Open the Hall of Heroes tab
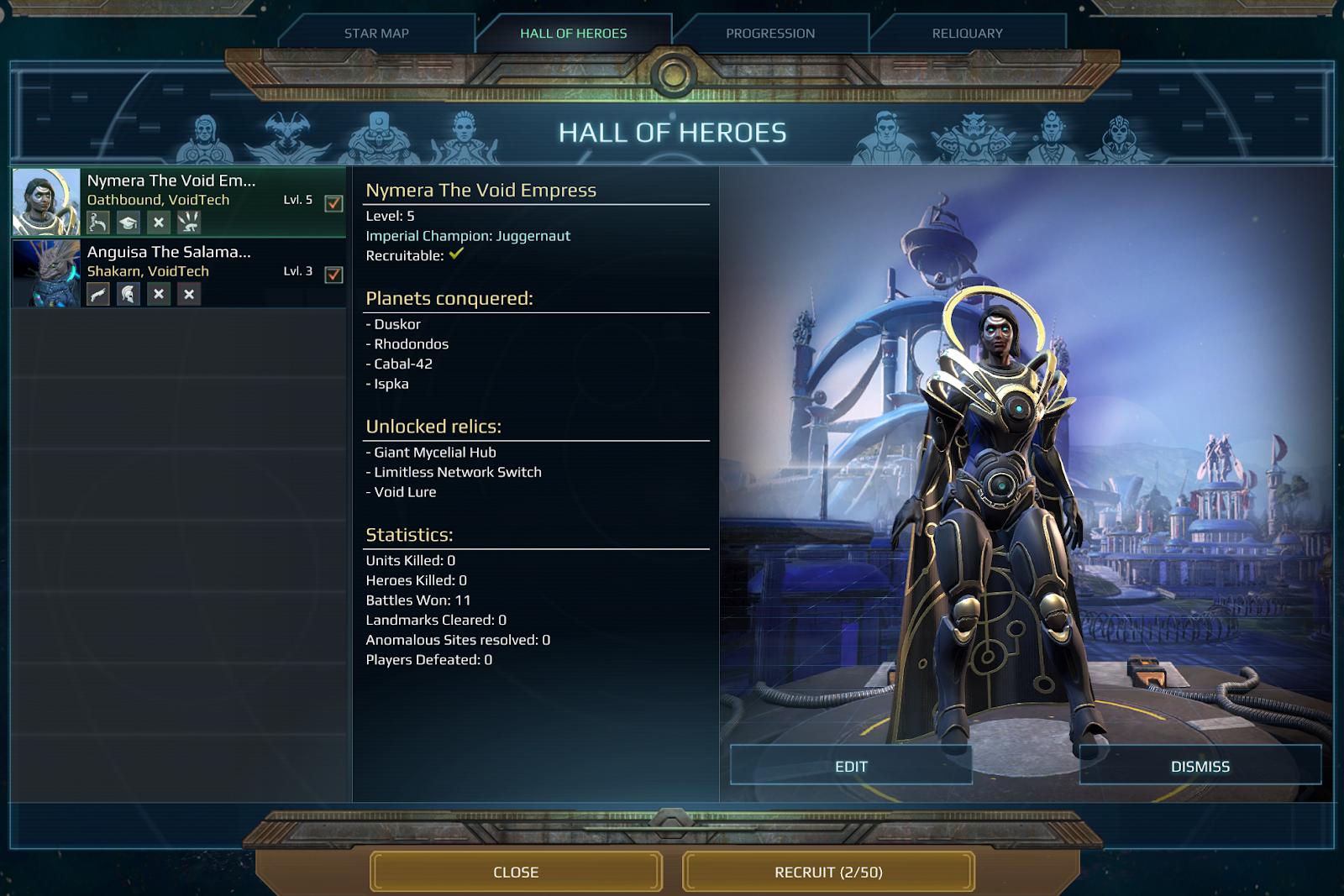This screenshot has height=896, width=1344. pyautogui.click(x=573, y=34)
